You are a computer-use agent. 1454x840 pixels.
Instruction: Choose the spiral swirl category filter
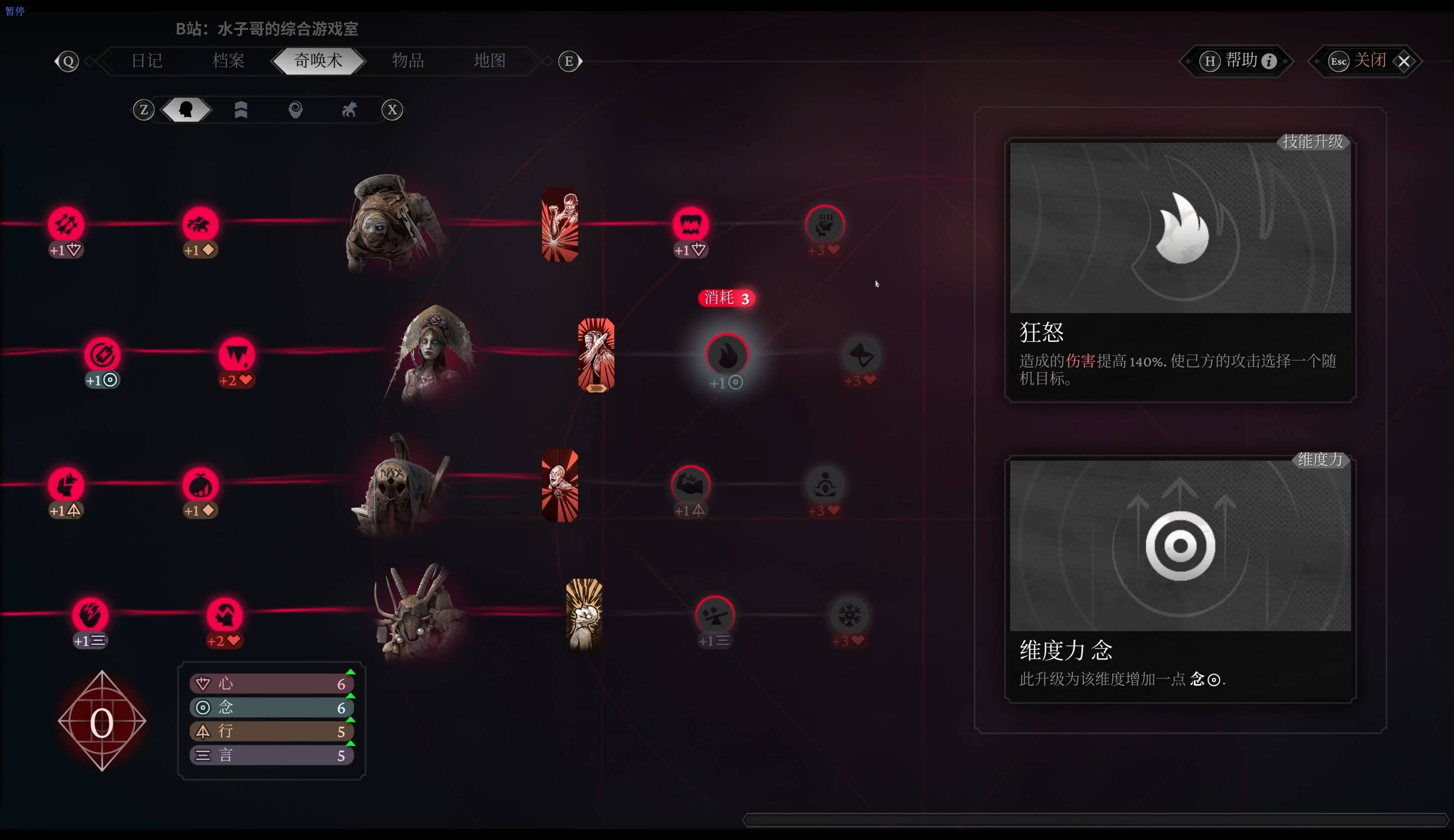click(x=295, y=110)
